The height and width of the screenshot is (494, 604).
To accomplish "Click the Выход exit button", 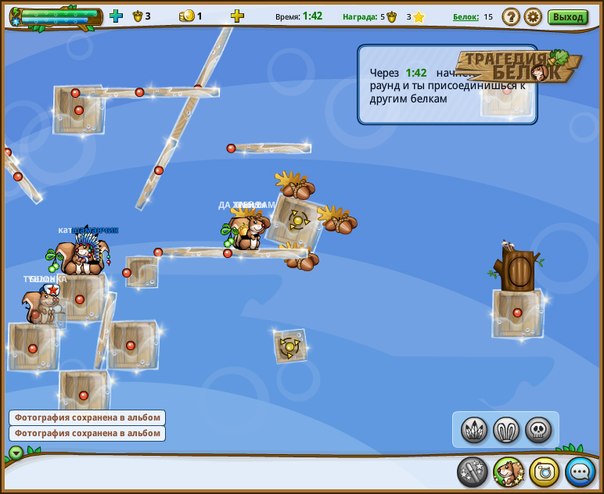I will click(x=568, y=16).
